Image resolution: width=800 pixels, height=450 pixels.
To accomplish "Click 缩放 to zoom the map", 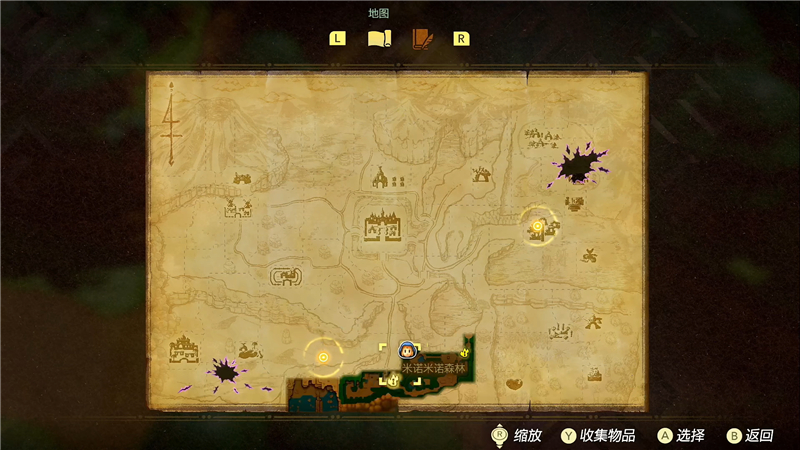I will pos(515,435).
